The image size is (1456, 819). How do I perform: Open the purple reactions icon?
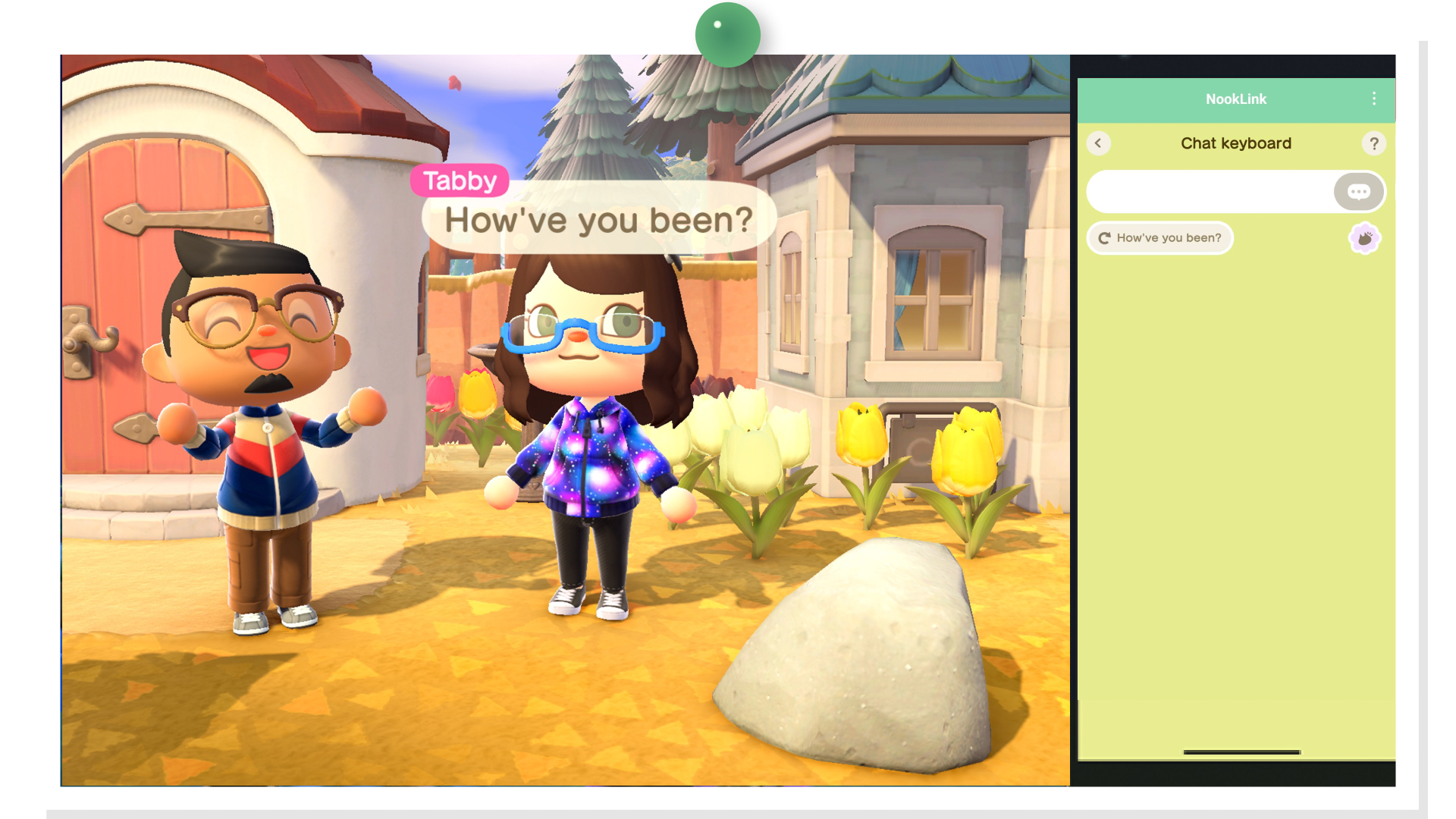(1364, 239)
